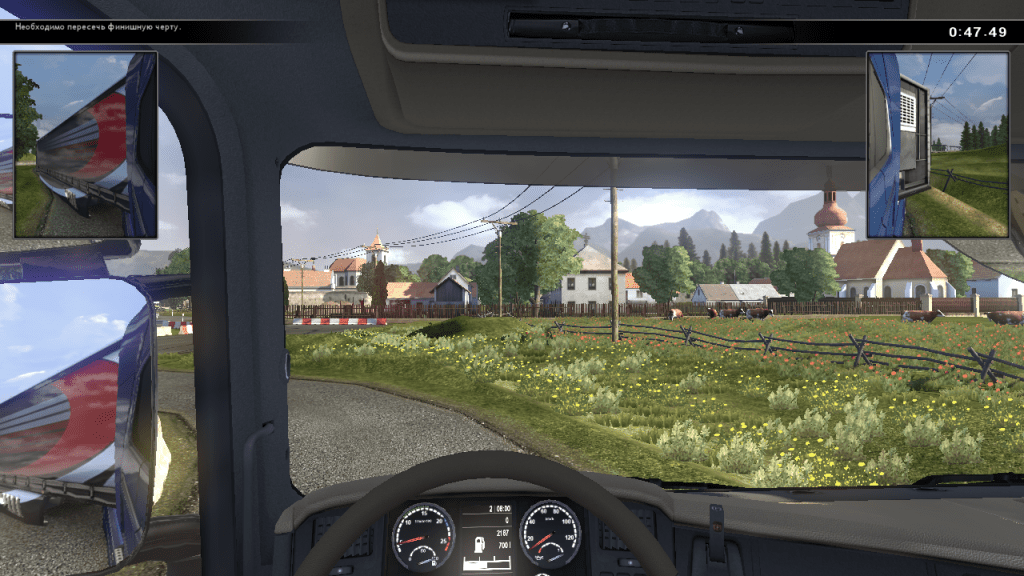Click the right mirror overlay view

click(938, 145)
